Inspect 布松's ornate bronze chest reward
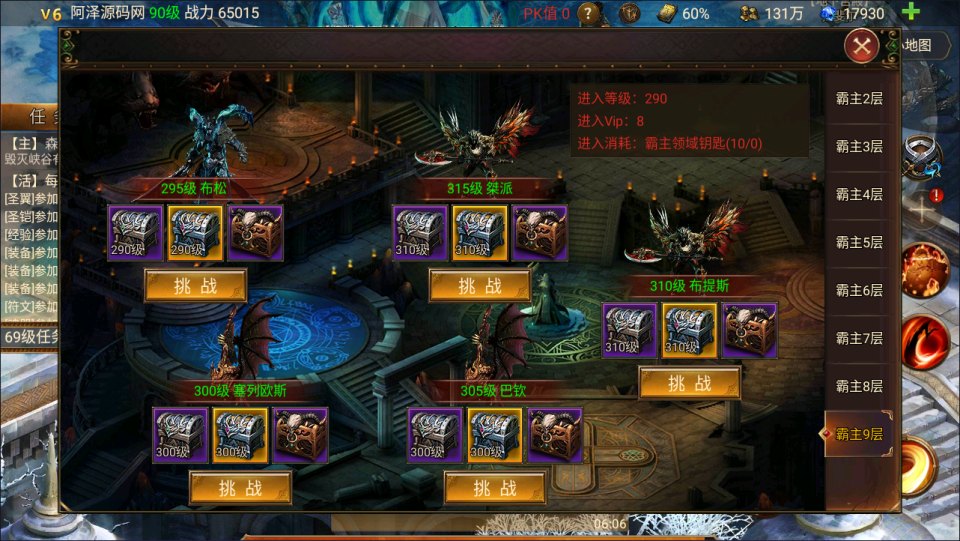The height and width of the screenshot is (541, 960). [x=255, y=233]
